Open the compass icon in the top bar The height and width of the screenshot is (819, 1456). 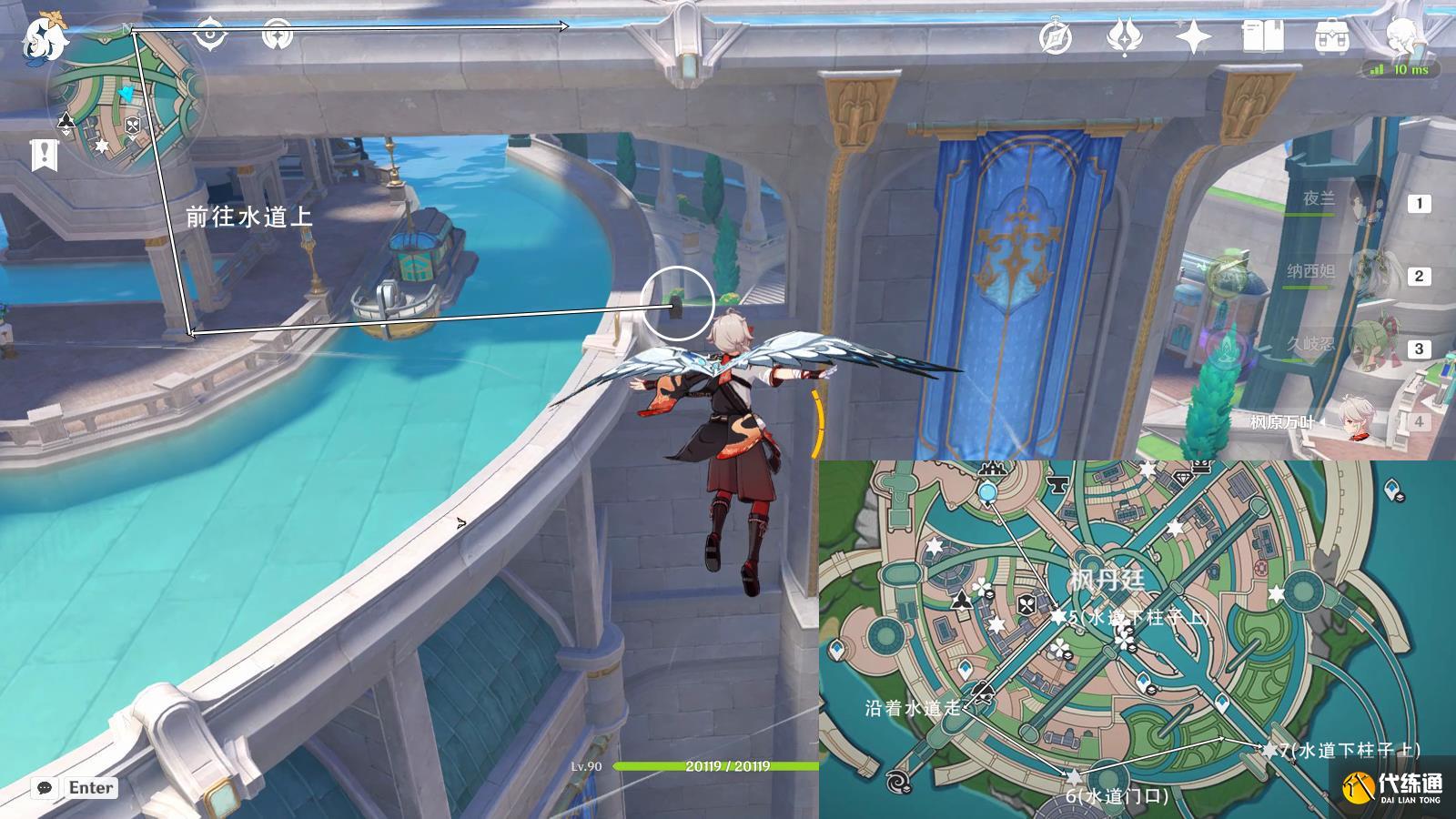click(1056, 37)
